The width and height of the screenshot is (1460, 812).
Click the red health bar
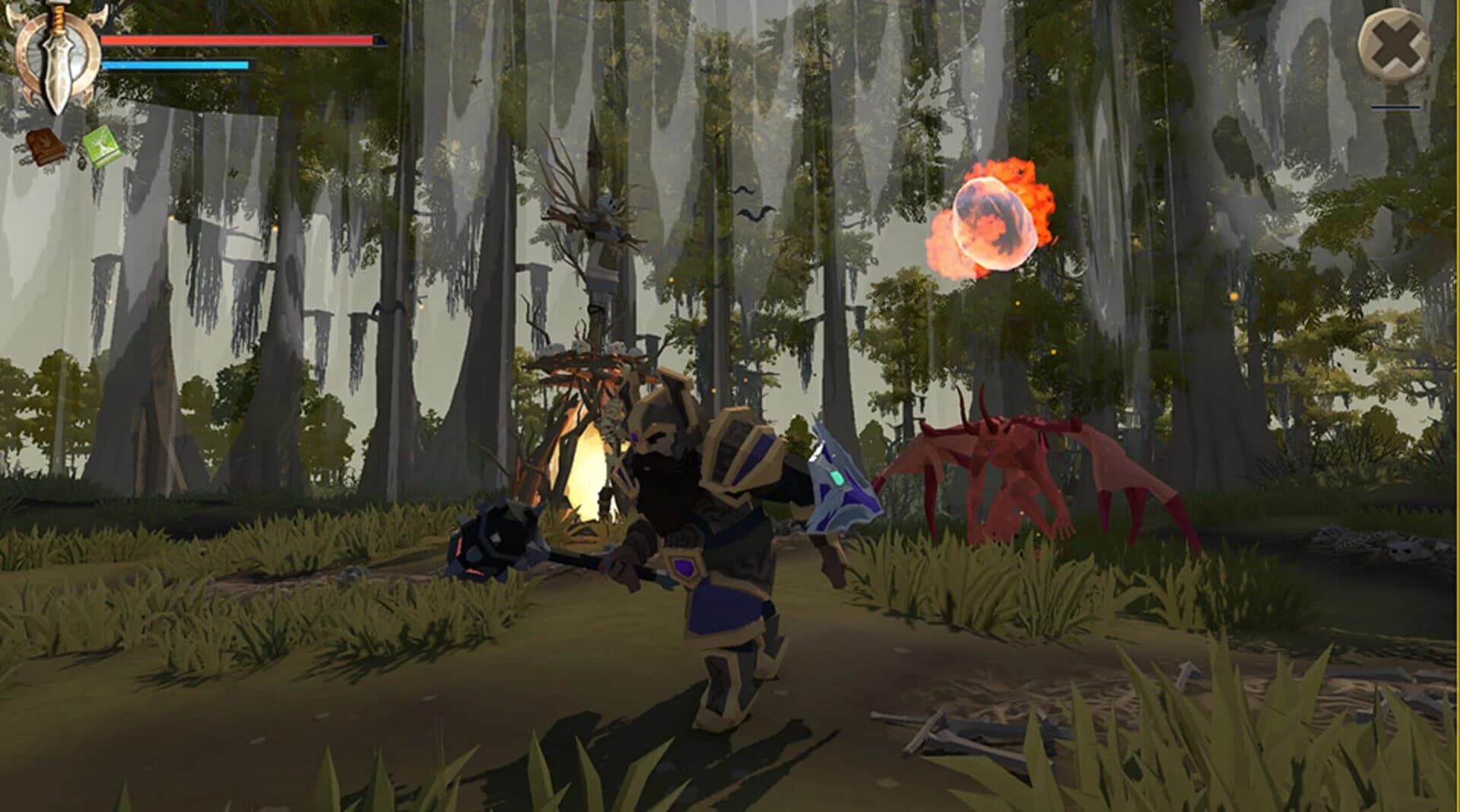pyautogui.click(x=236, y=42)
